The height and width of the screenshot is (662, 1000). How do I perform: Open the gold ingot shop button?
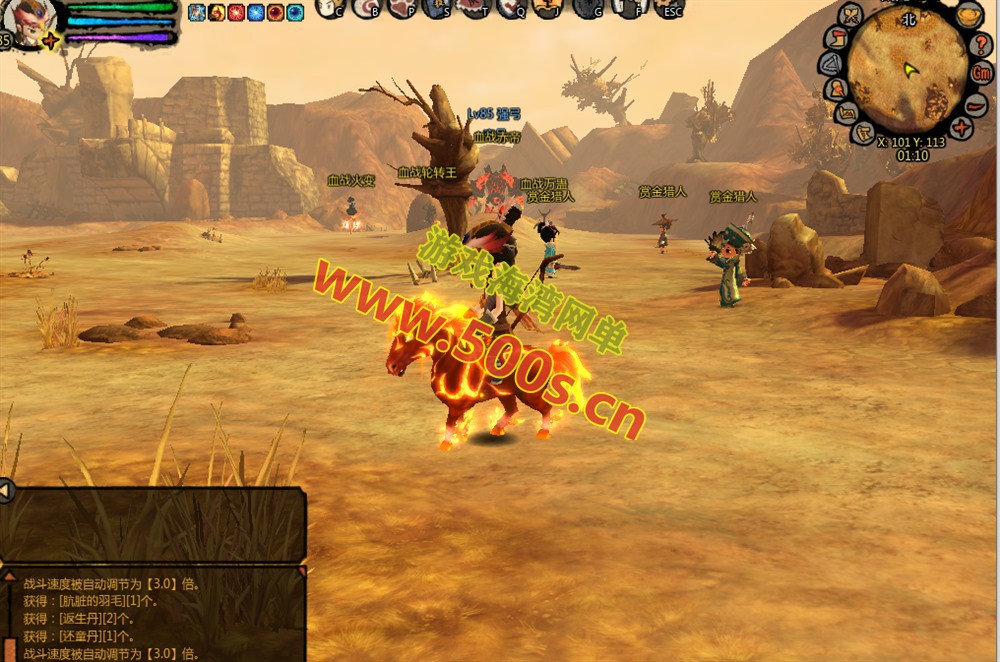(967, 15)
